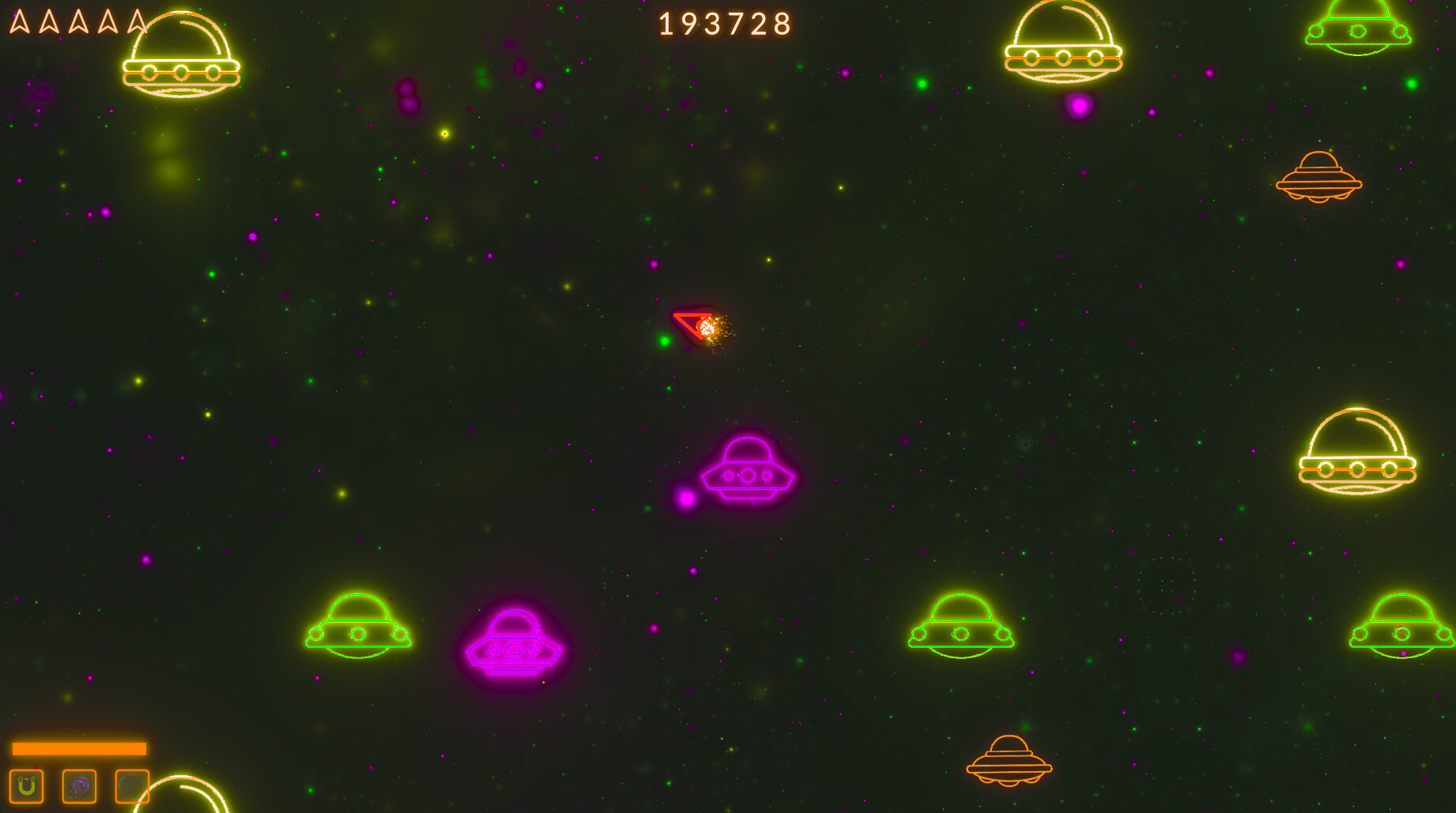Select the pink UFO near bottom left
The width and height of the screenshot is (1456, 813).
pyautogui.click(x=514, y=646)
